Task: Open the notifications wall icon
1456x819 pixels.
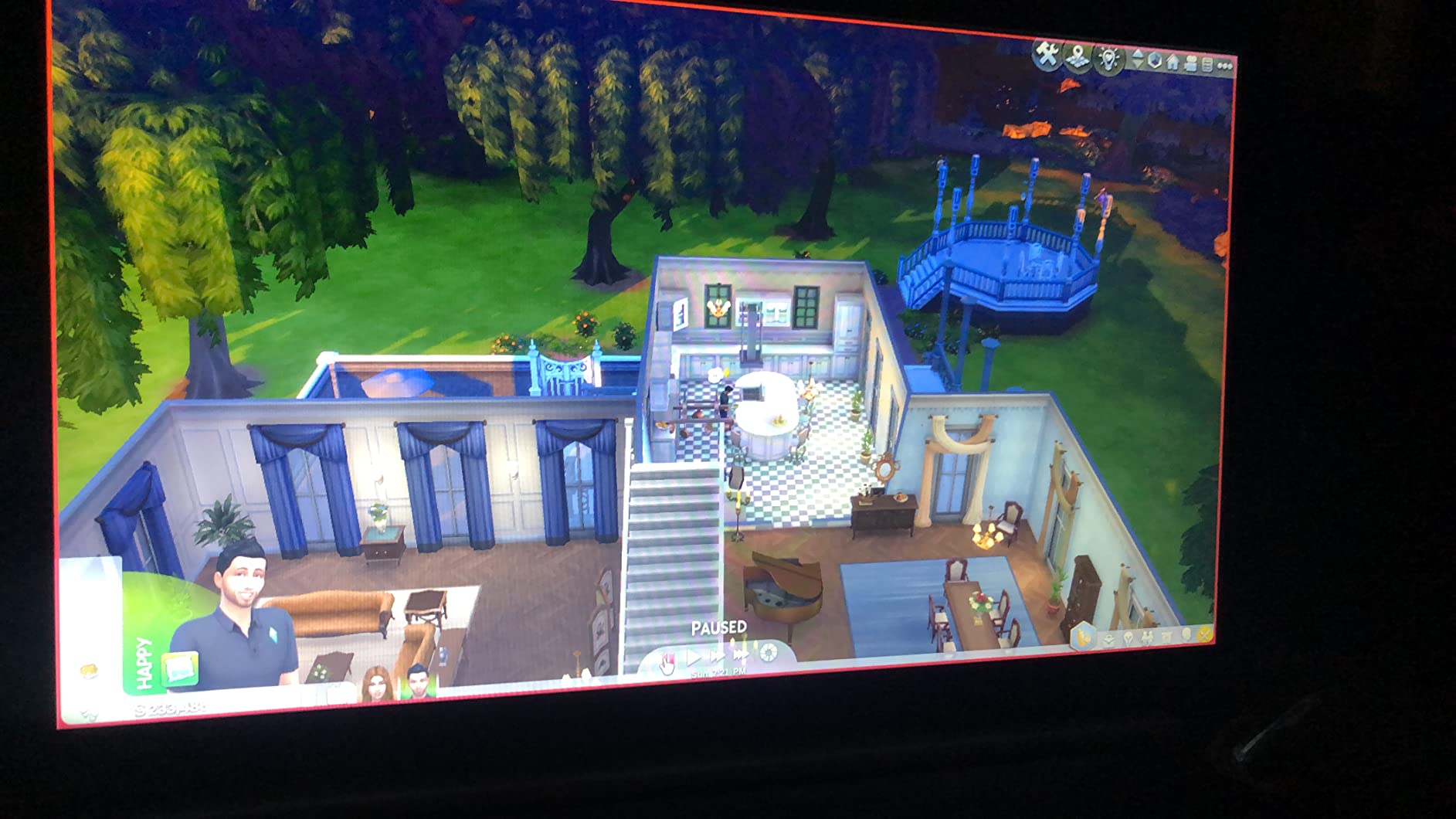Action: tap(1207, 64)
